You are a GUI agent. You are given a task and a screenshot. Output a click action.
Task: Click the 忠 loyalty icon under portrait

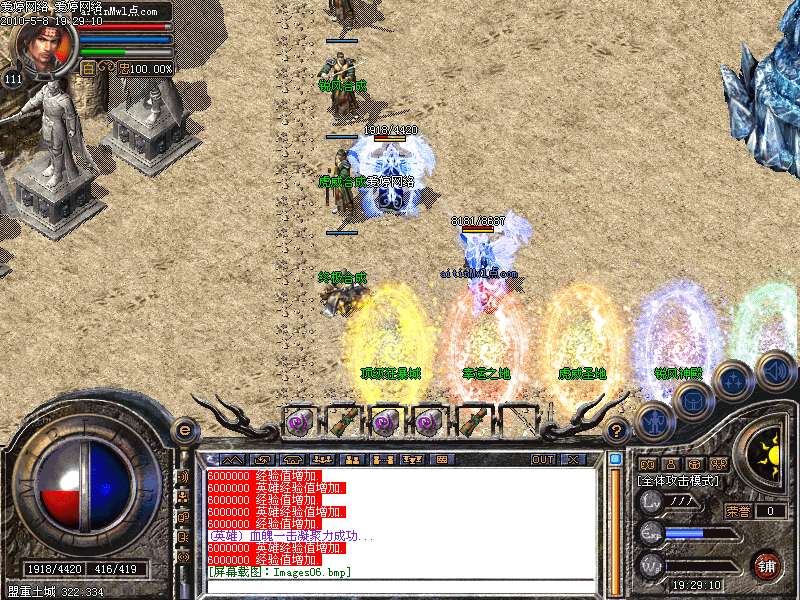click(x=123, y=68)
